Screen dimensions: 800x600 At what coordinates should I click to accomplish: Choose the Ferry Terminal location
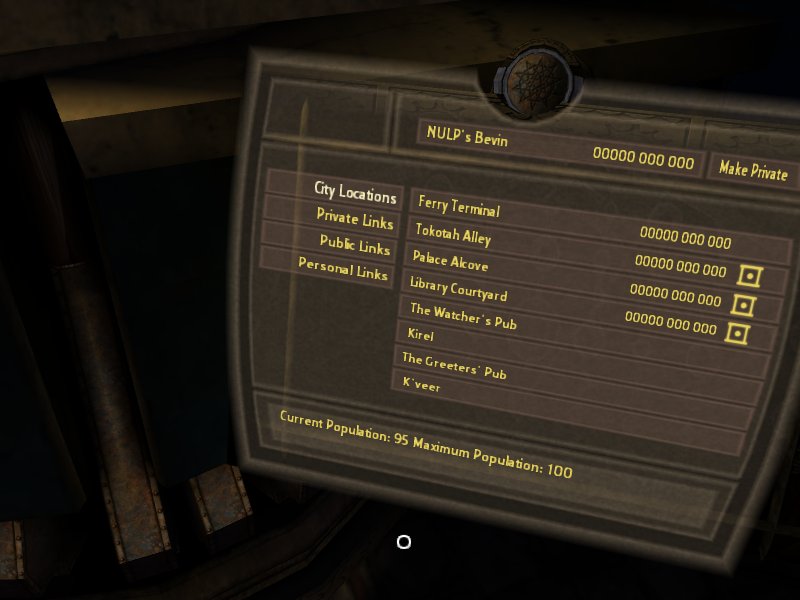click(x=459, y=207)
